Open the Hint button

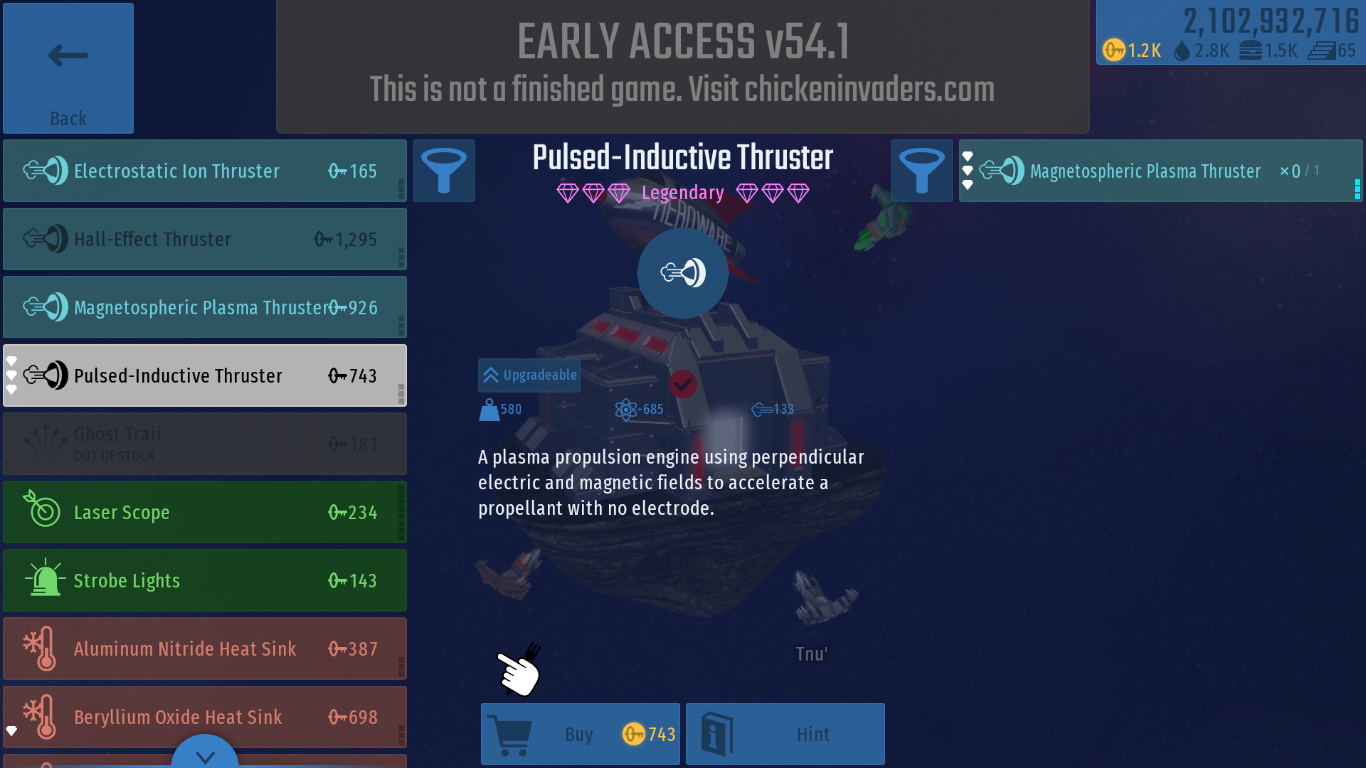click(785, 734)
